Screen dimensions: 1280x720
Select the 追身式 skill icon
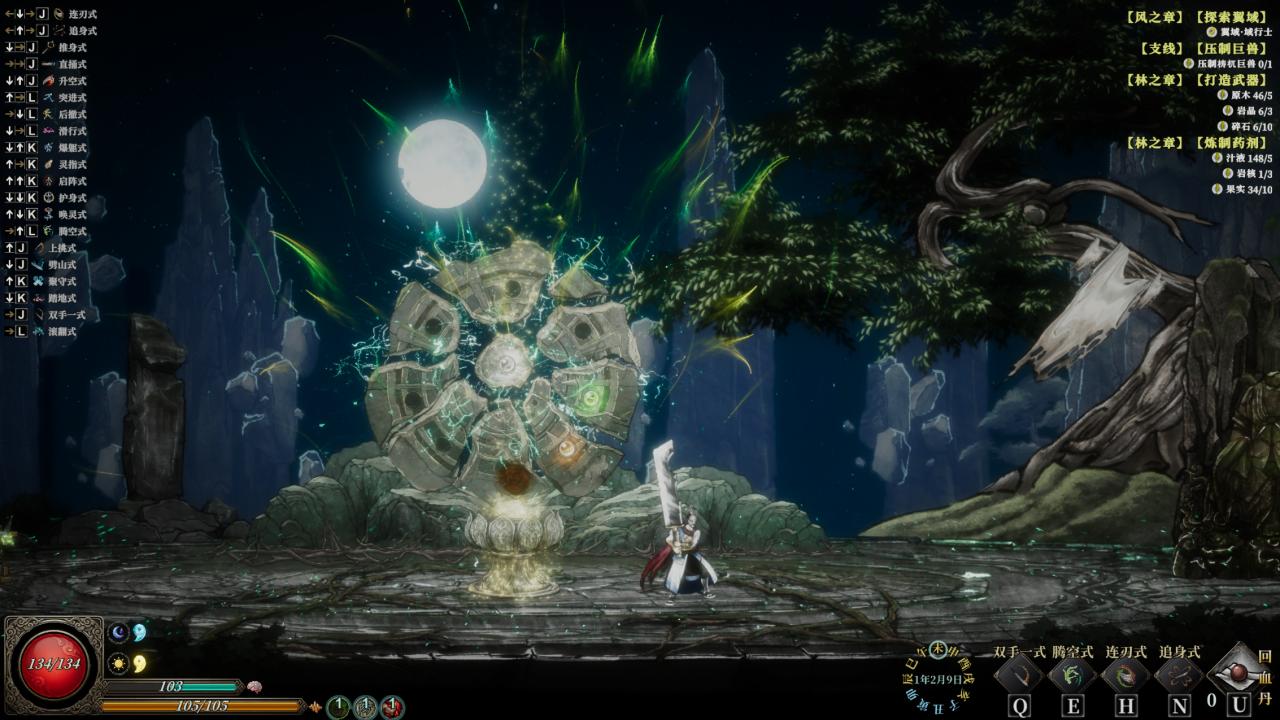pyautogui.click(x=1179, y=676)
